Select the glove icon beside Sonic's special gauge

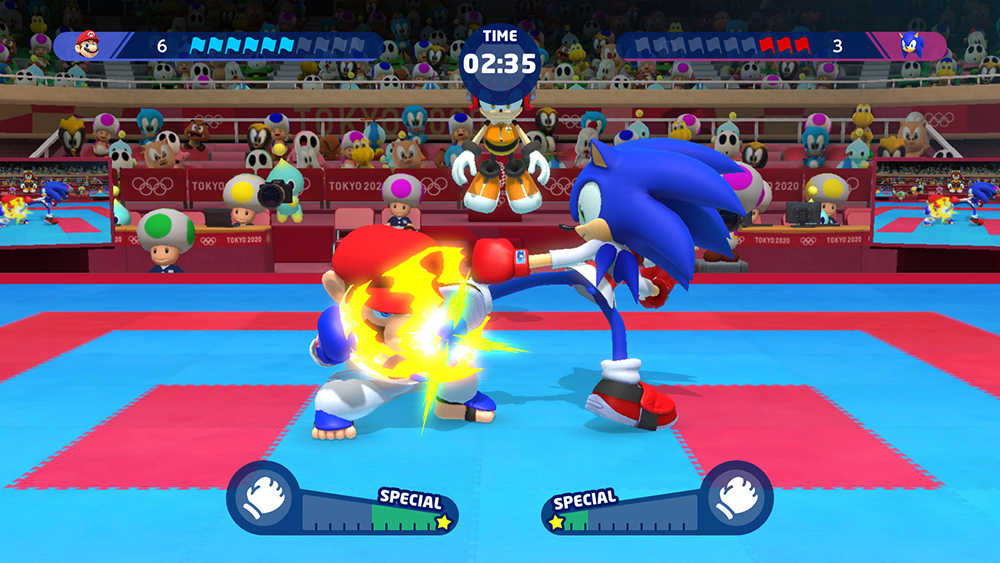point(736,497)
